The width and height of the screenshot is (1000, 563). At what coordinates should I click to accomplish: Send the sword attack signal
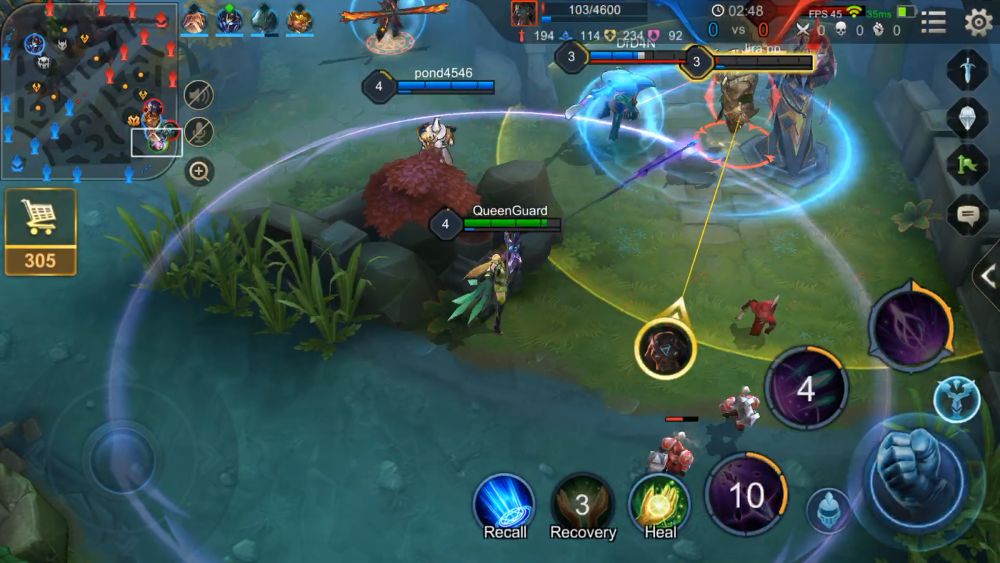pos(967,70)
